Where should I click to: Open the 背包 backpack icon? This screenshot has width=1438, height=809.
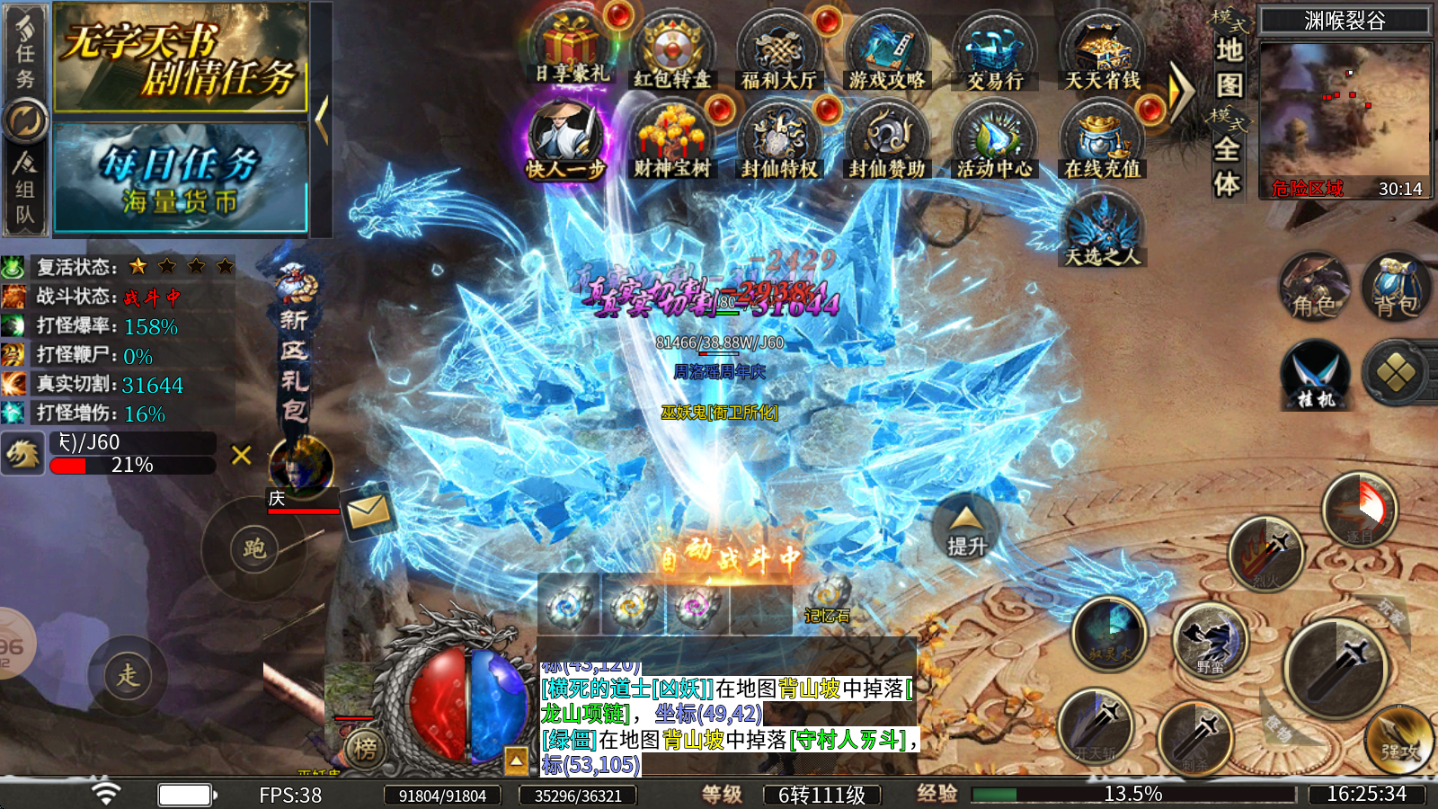[x=1396, y=289]
